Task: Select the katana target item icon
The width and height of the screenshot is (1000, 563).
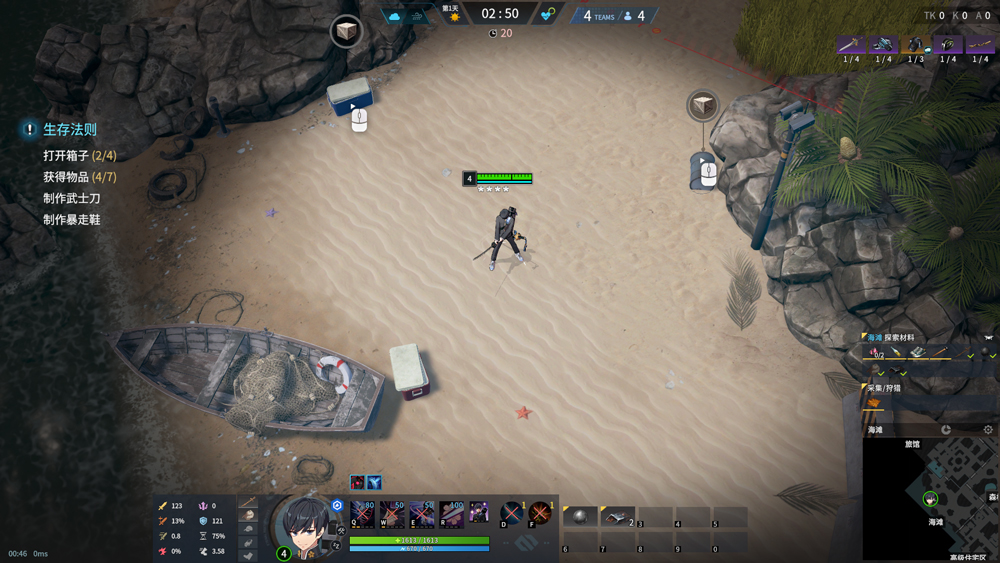Action: coord(851,45)
